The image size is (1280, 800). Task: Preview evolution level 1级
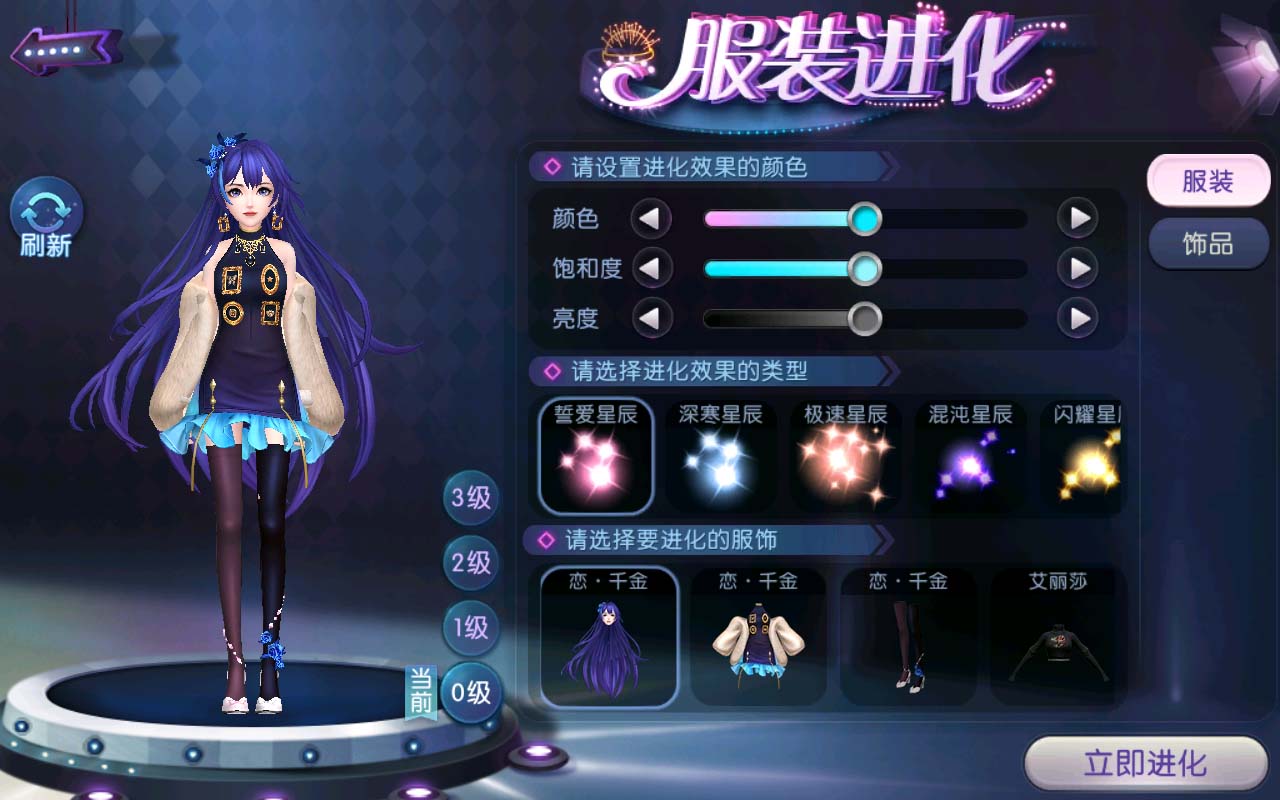[471, 628]
